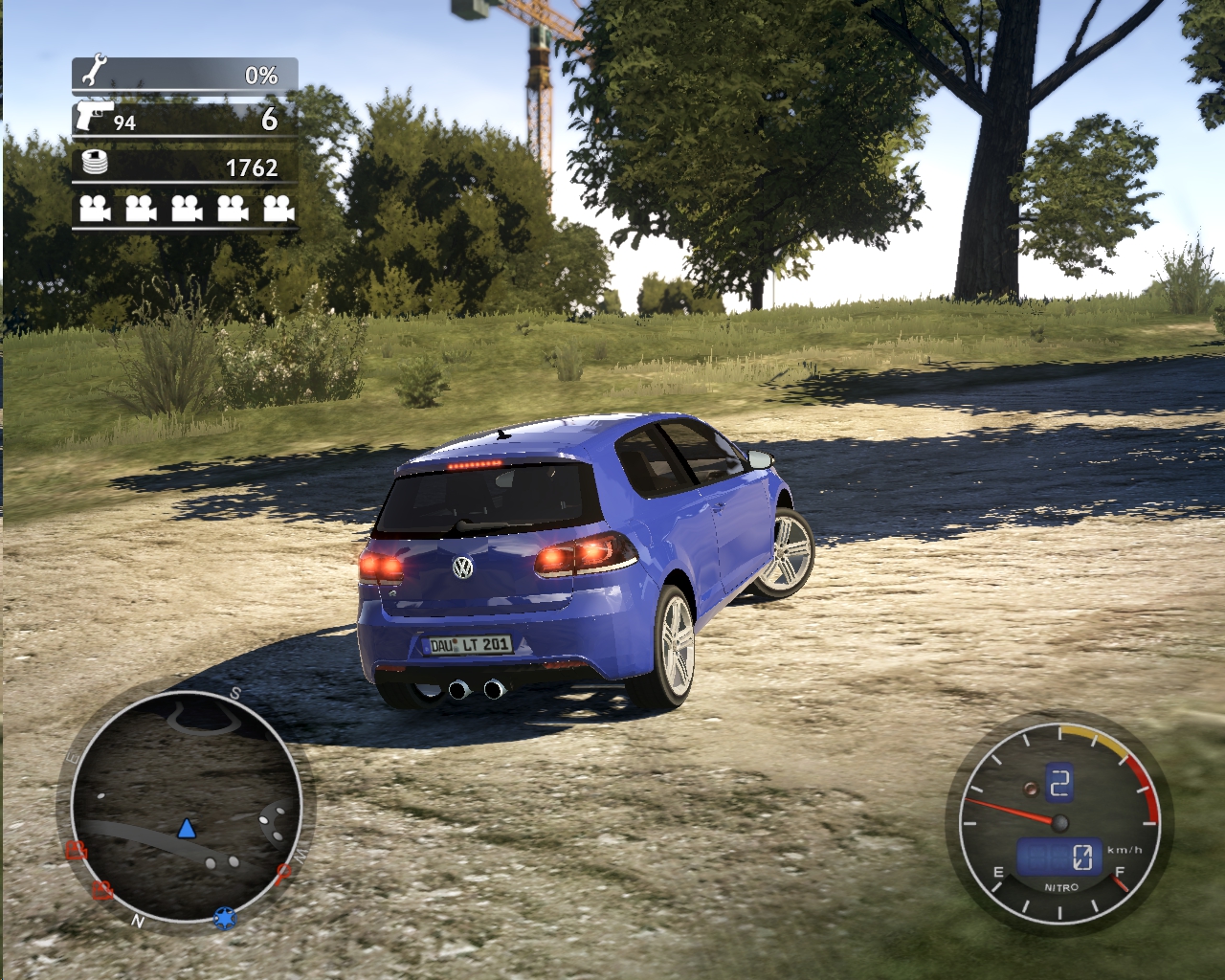1225x980 pixels.
Task: Click the wrench damage icon
Action: coord(95,72)
